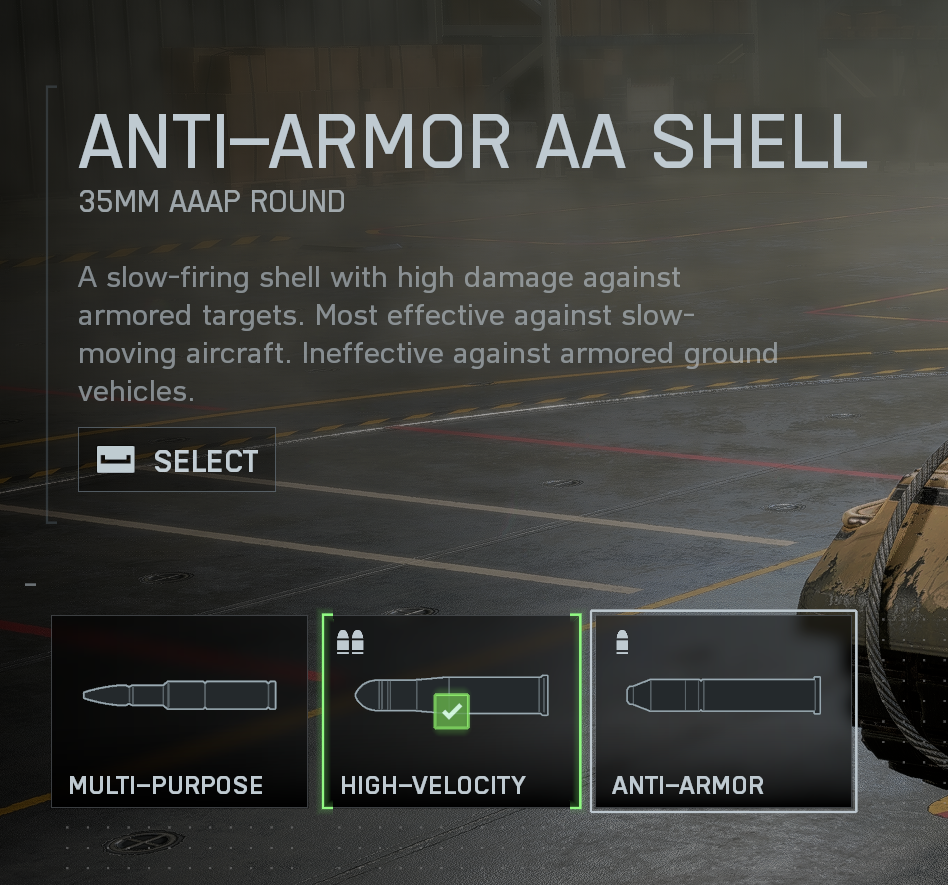Click the SELECT button for this shell
948x885 pixels.
pyautogui.click(x=177, y=460)
